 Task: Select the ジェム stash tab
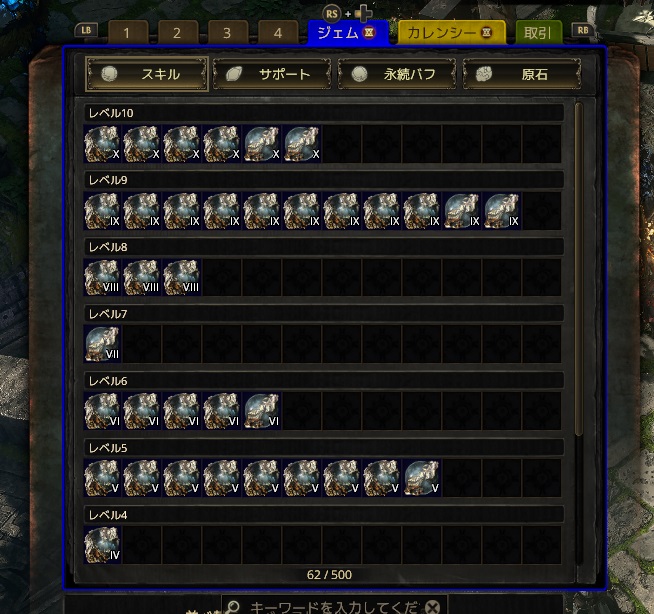(x=347, y=32)
